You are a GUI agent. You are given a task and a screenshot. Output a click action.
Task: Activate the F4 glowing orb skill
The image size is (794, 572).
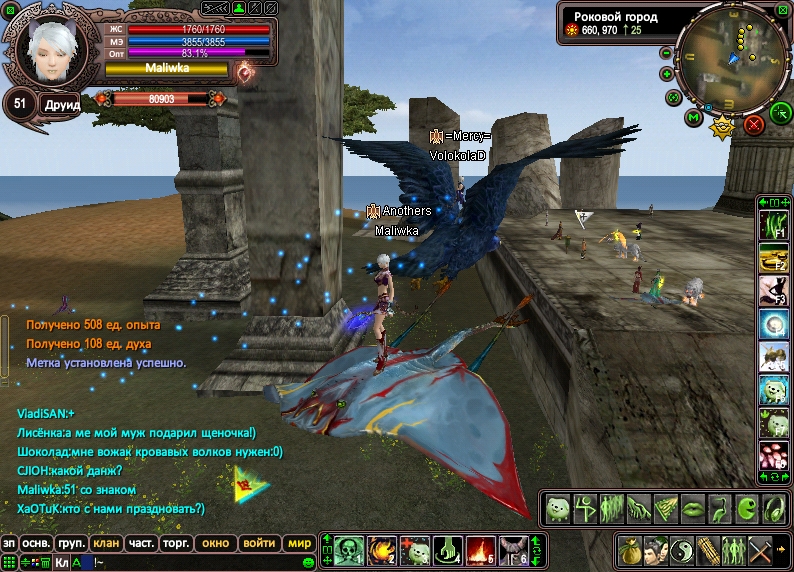tap(773, 323)
